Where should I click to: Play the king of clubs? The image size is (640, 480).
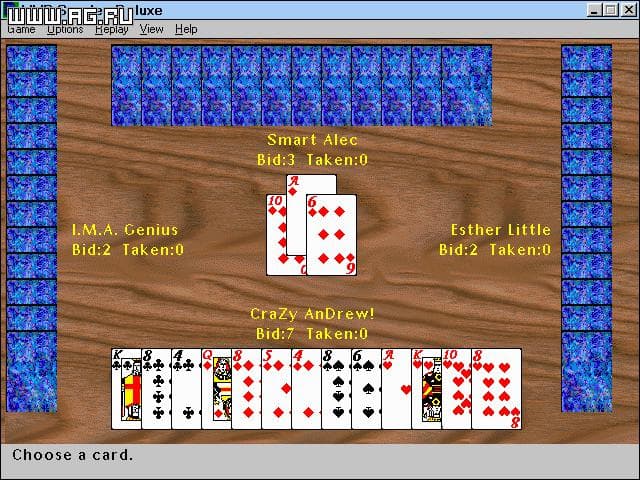(x=125, y=388)
